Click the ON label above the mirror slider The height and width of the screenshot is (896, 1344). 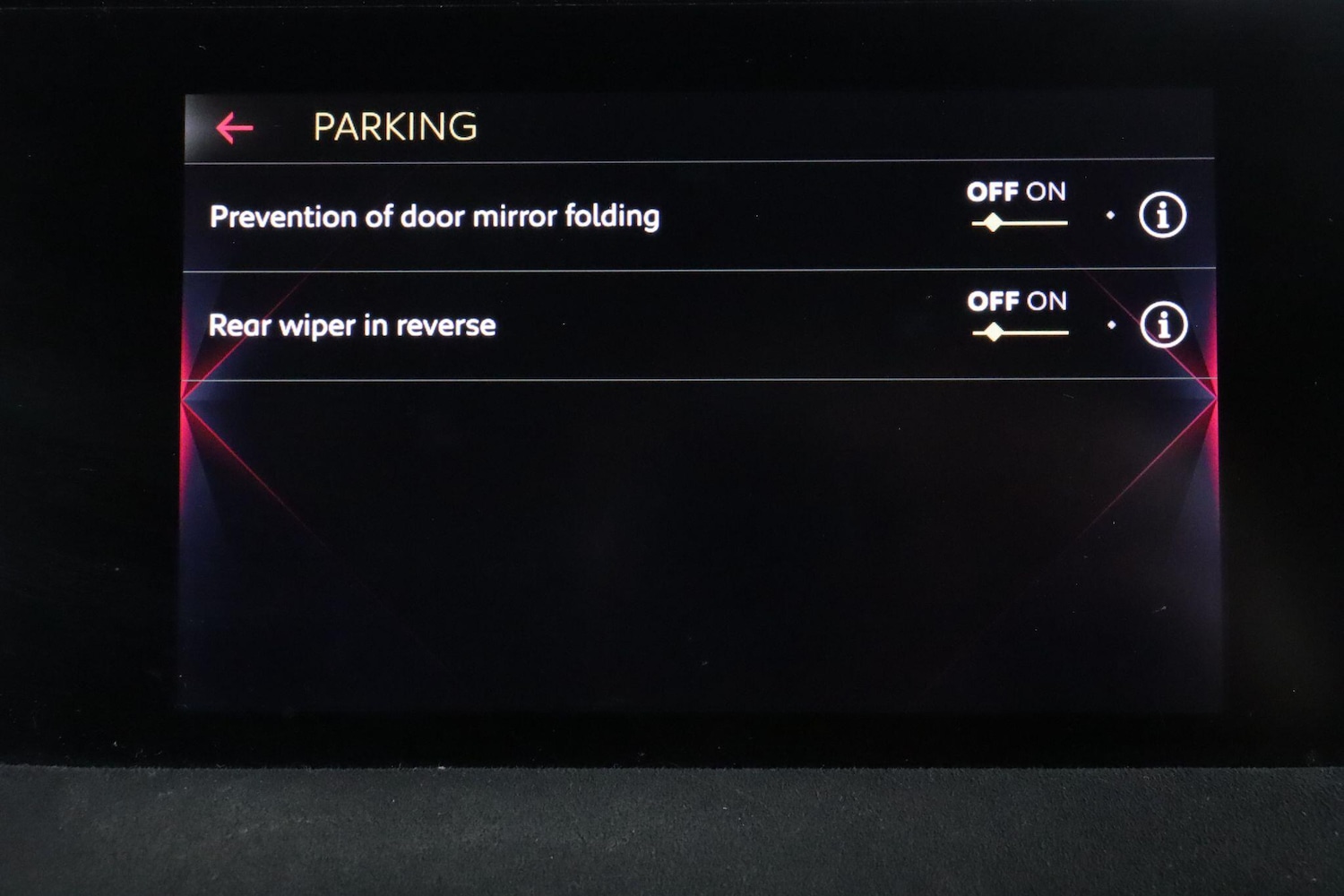tap(1047, 192)
